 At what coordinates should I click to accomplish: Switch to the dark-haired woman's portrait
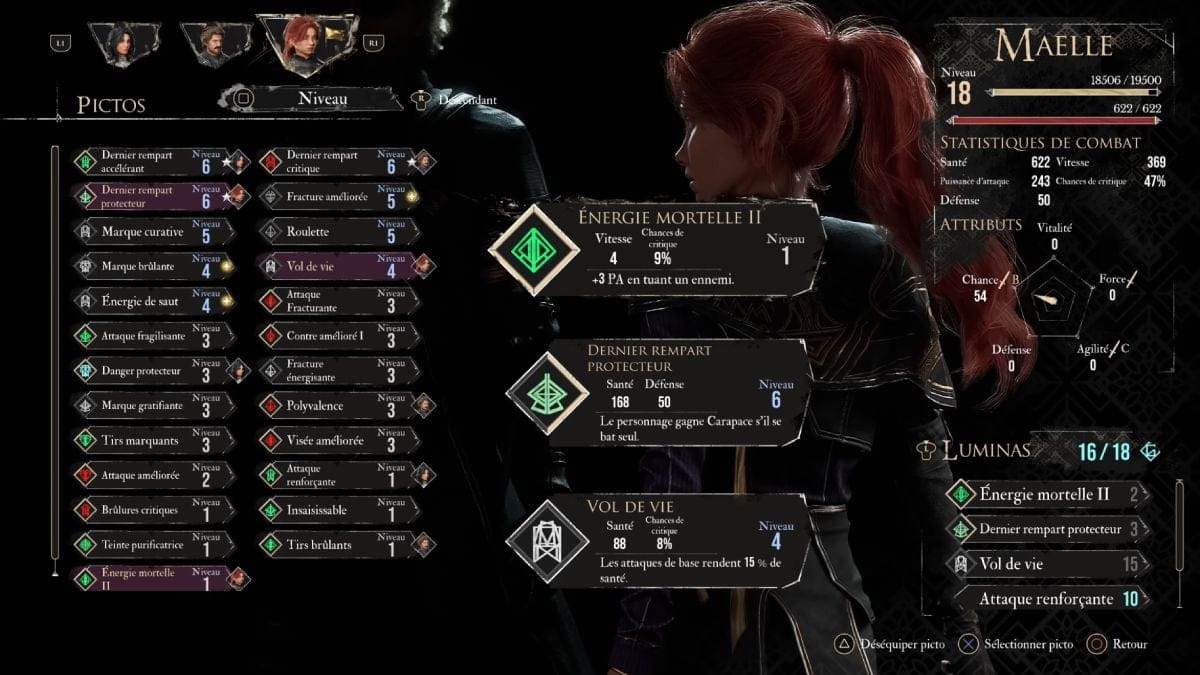[124, 43]
